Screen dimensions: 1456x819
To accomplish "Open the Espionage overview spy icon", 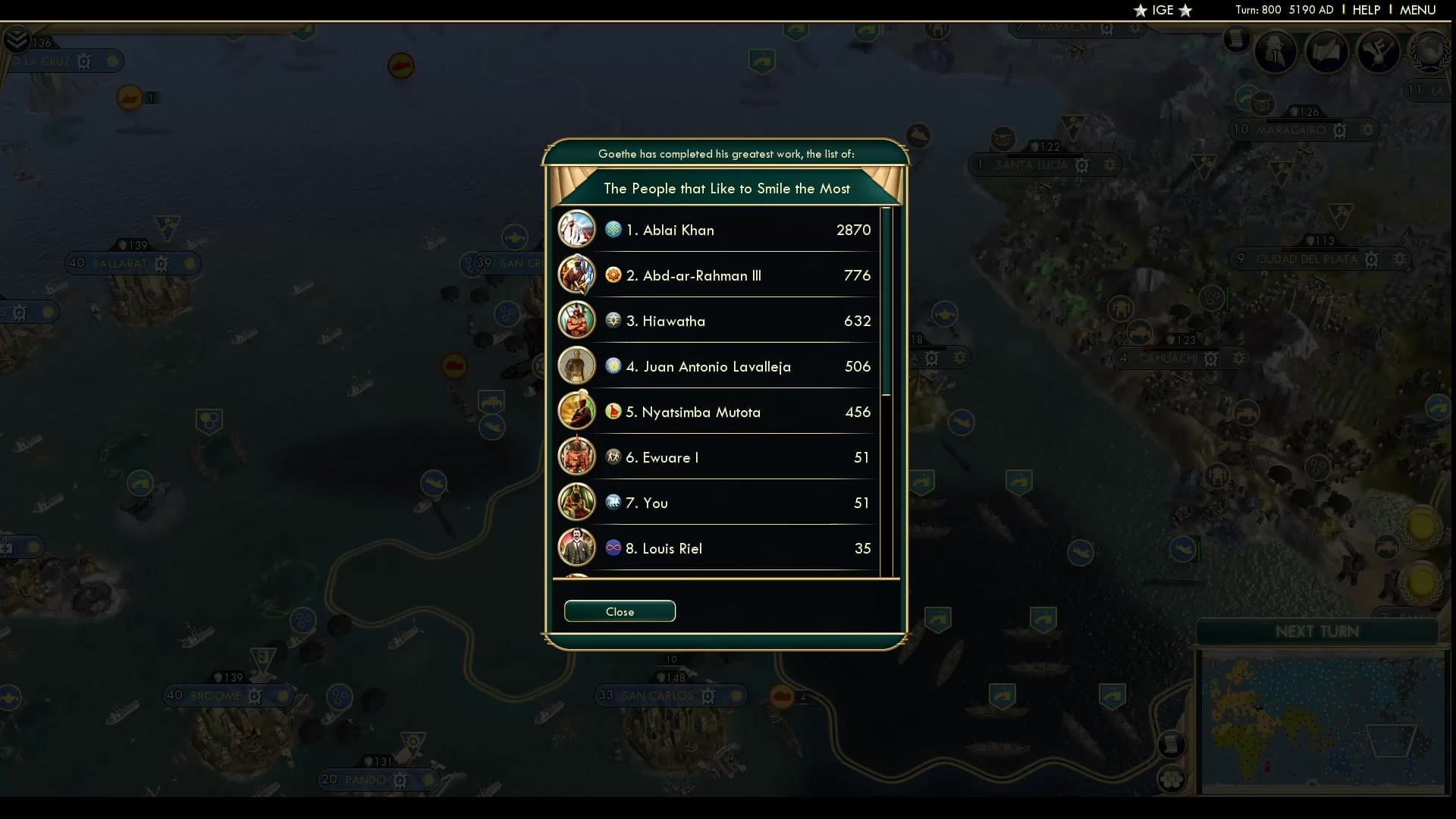I will tap(1276, 52).
